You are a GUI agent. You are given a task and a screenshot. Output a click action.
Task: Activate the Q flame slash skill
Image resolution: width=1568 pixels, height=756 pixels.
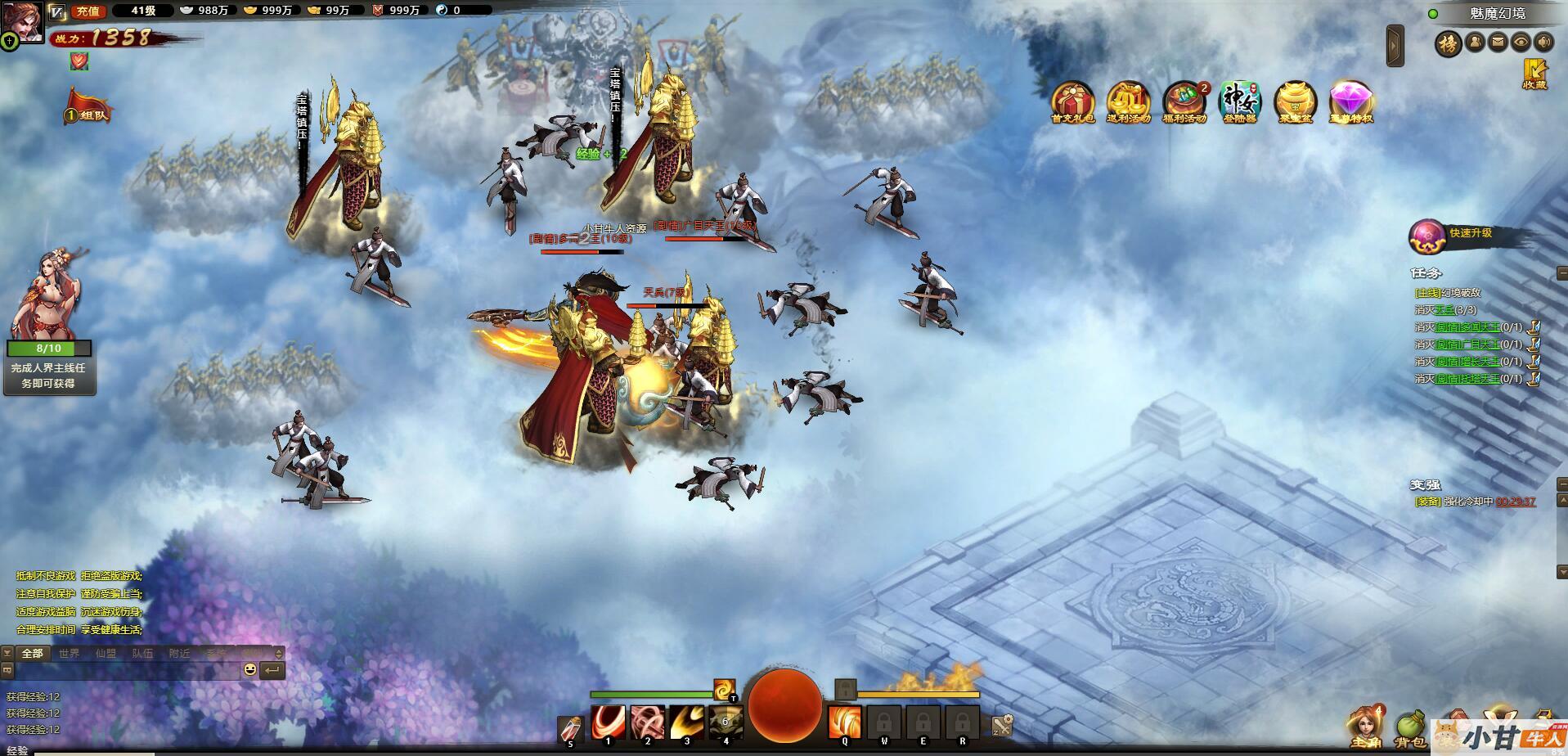coord(844,722)
